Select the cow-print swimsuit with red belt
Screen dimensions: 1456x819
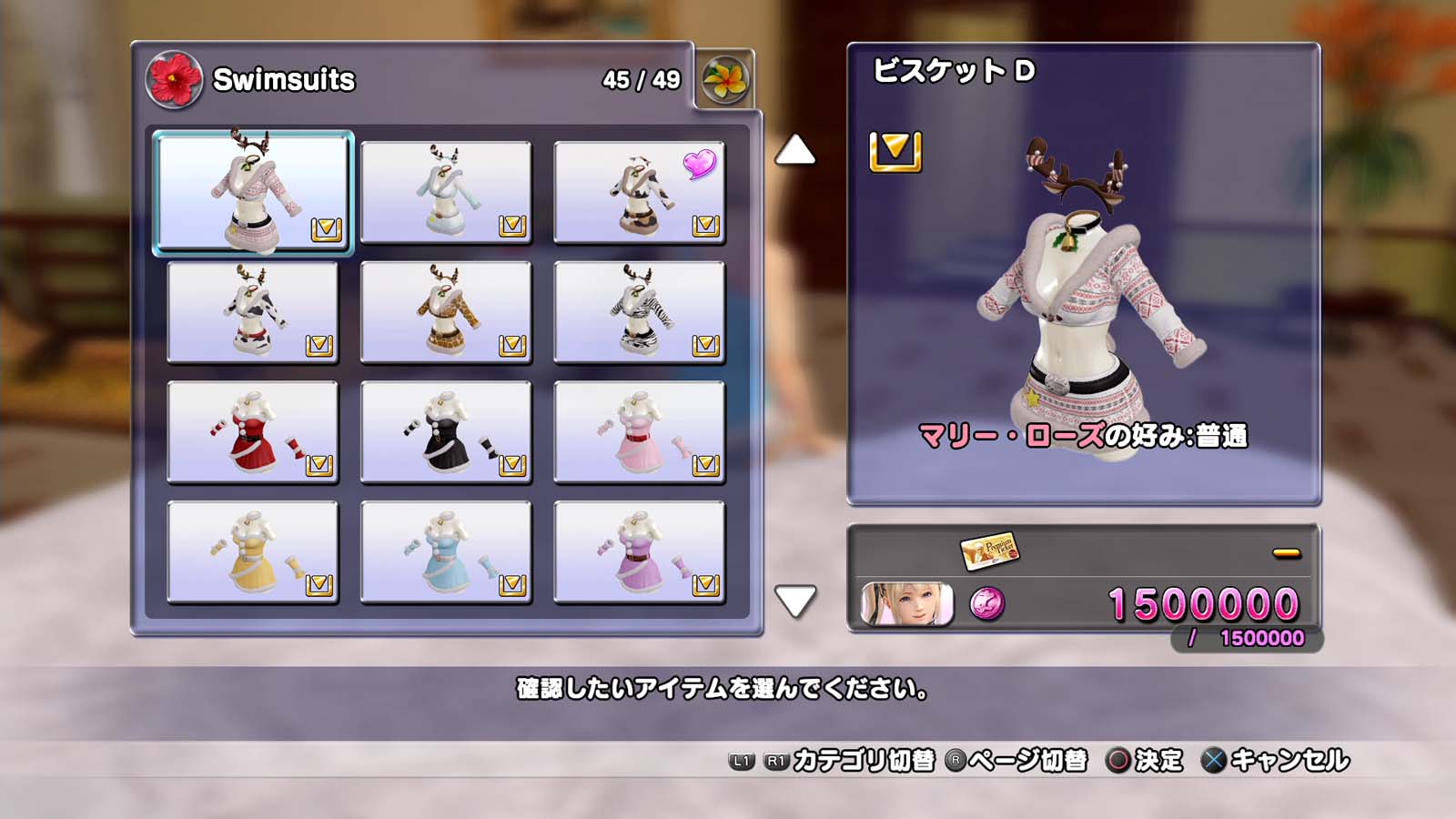click(x=253, y=312)
